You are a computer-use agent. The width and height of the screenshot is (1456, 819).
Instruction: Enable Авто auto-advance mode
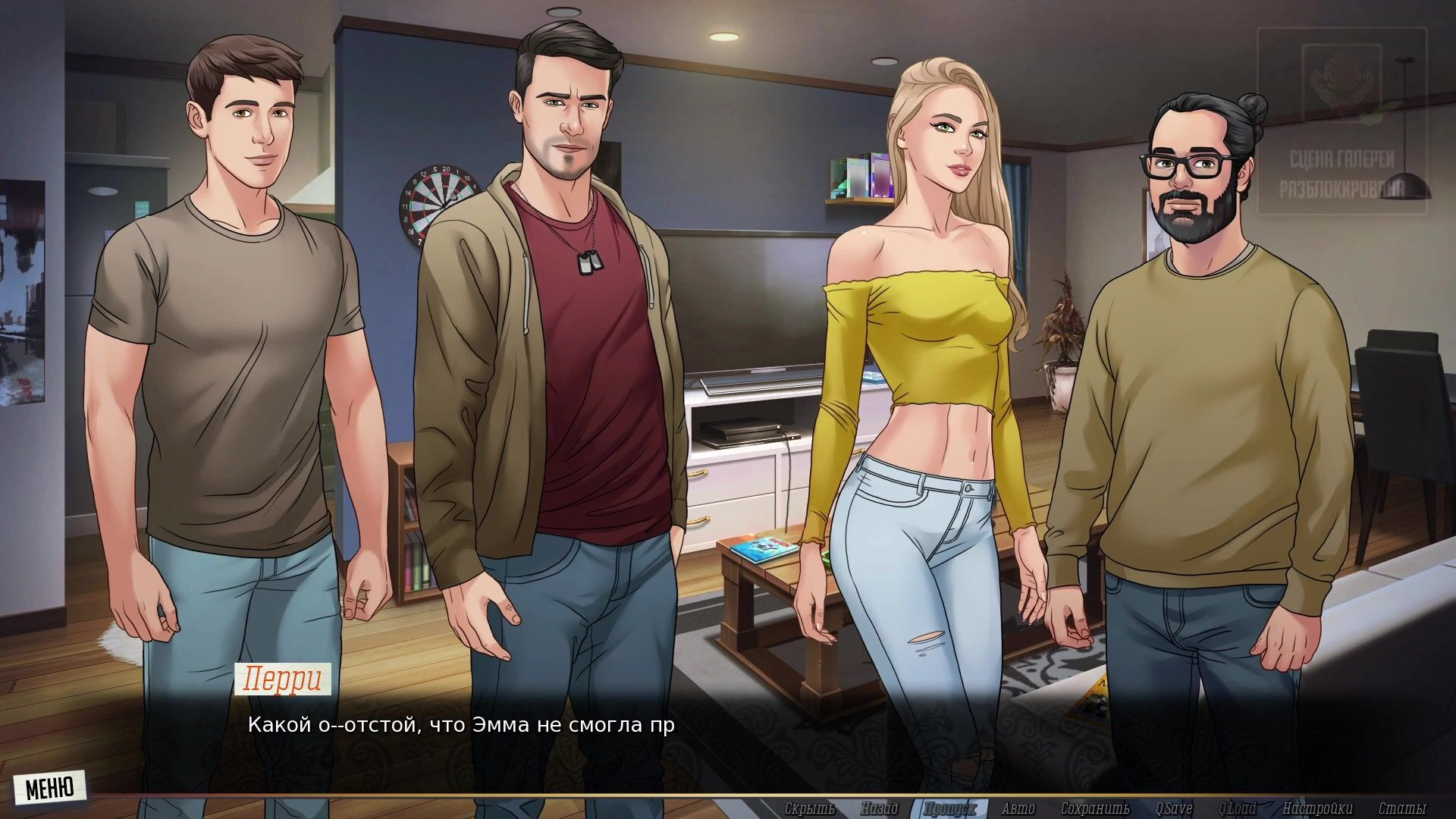tap(1018, 808)
